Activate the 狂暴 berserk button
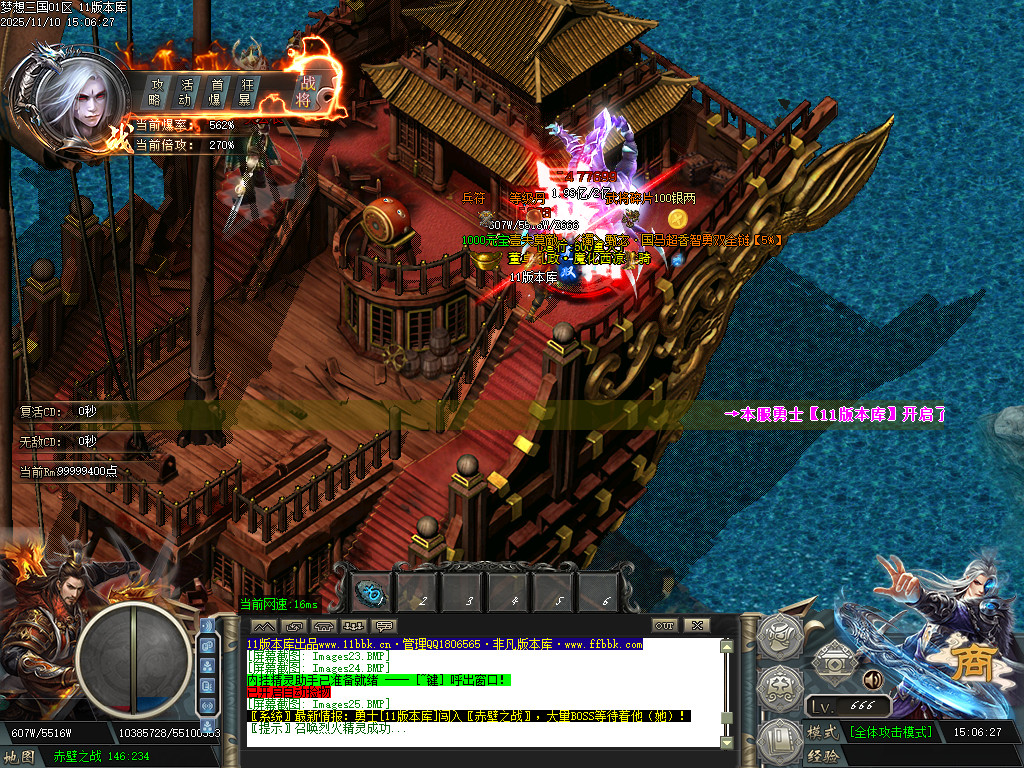Screen dimensions: 1024x768 (x=244, y=92)
